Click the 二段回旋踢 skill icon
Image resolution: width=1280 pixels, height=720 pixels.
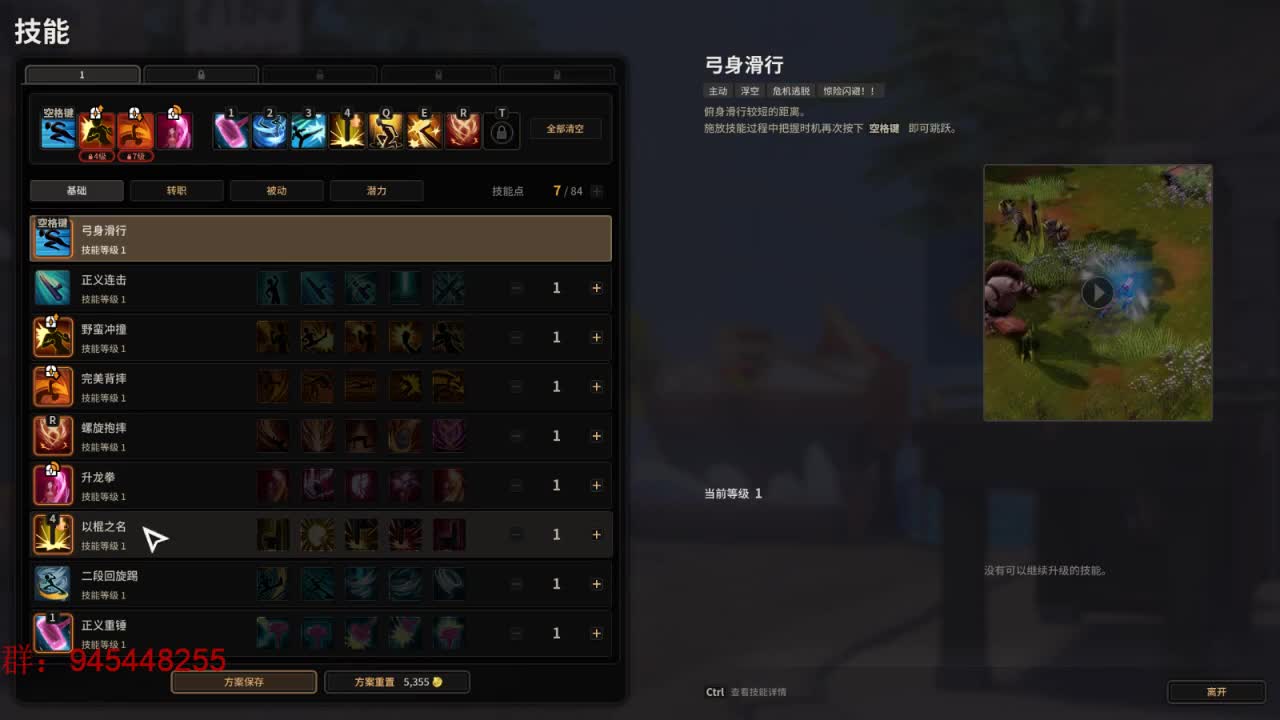click(x=53, y=583)
